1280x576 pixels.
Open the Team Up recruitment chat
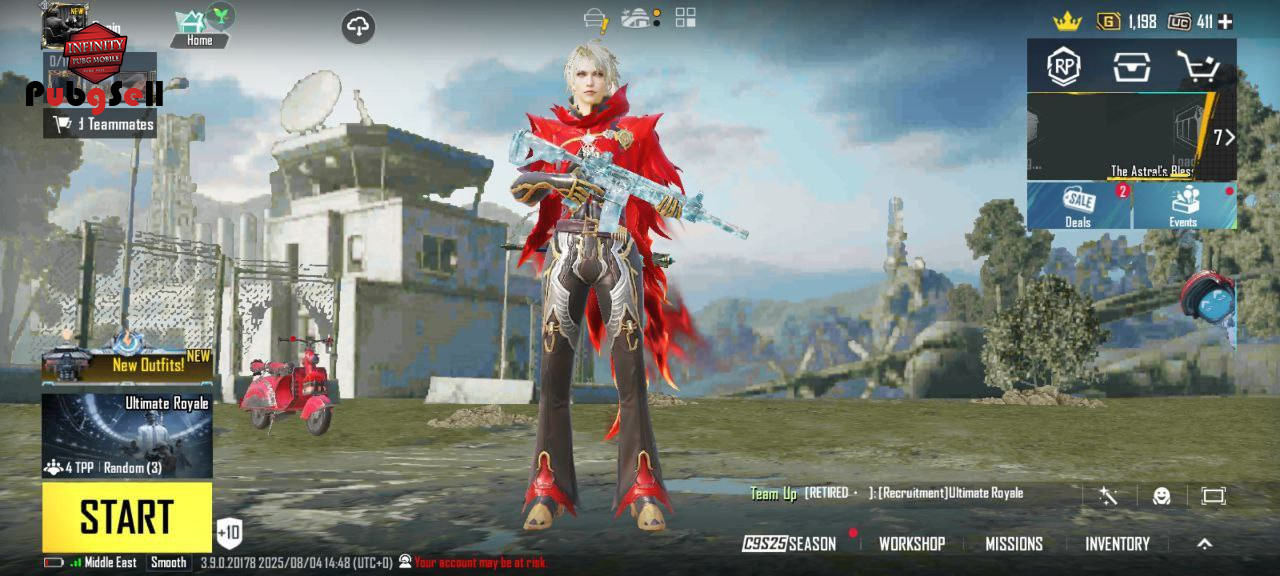[887, 493]
